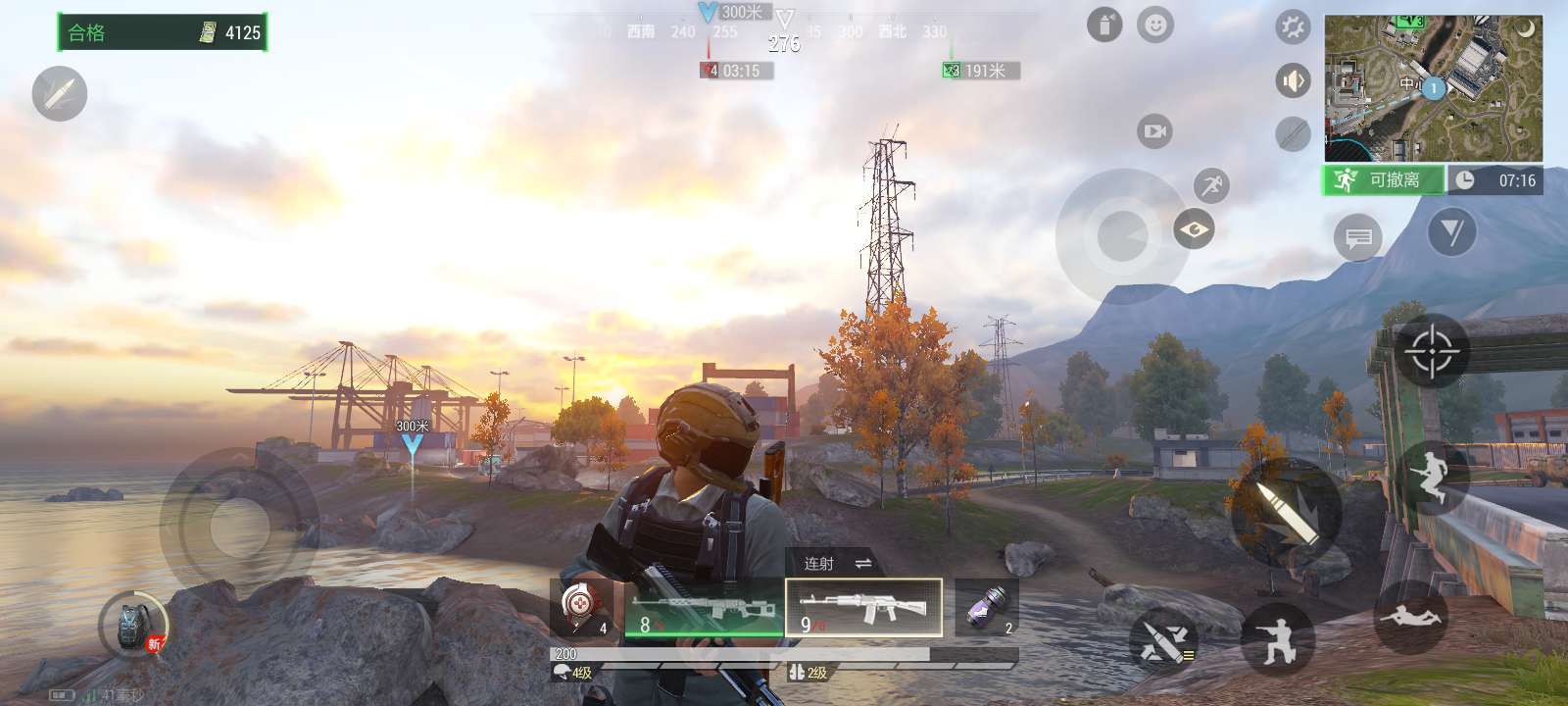Viewport: 1568px width, 706px height.
Task: Switch to the sniper rifle weapon slot
Action: click(x=704, y=609)
